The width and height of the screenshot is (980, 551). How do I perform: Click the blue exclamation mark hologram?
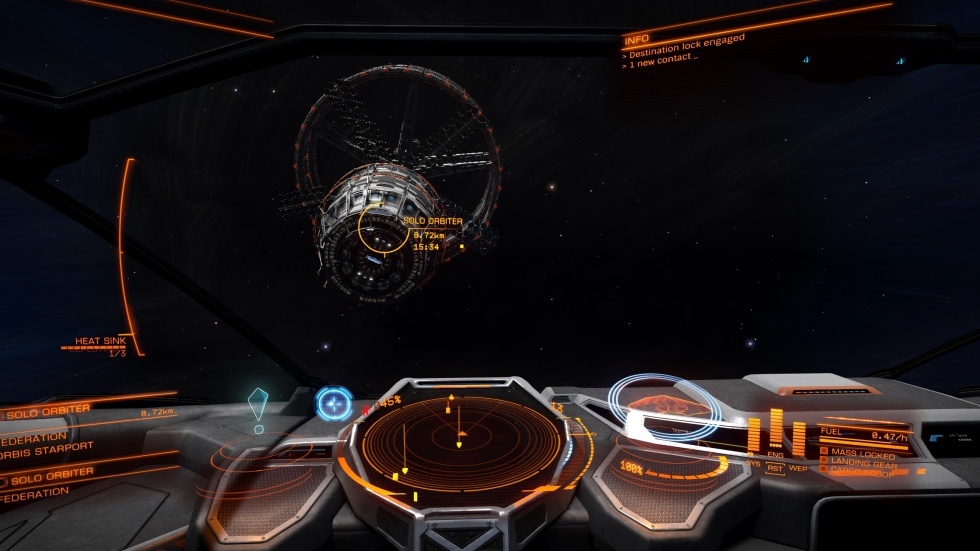click(258, 409)
